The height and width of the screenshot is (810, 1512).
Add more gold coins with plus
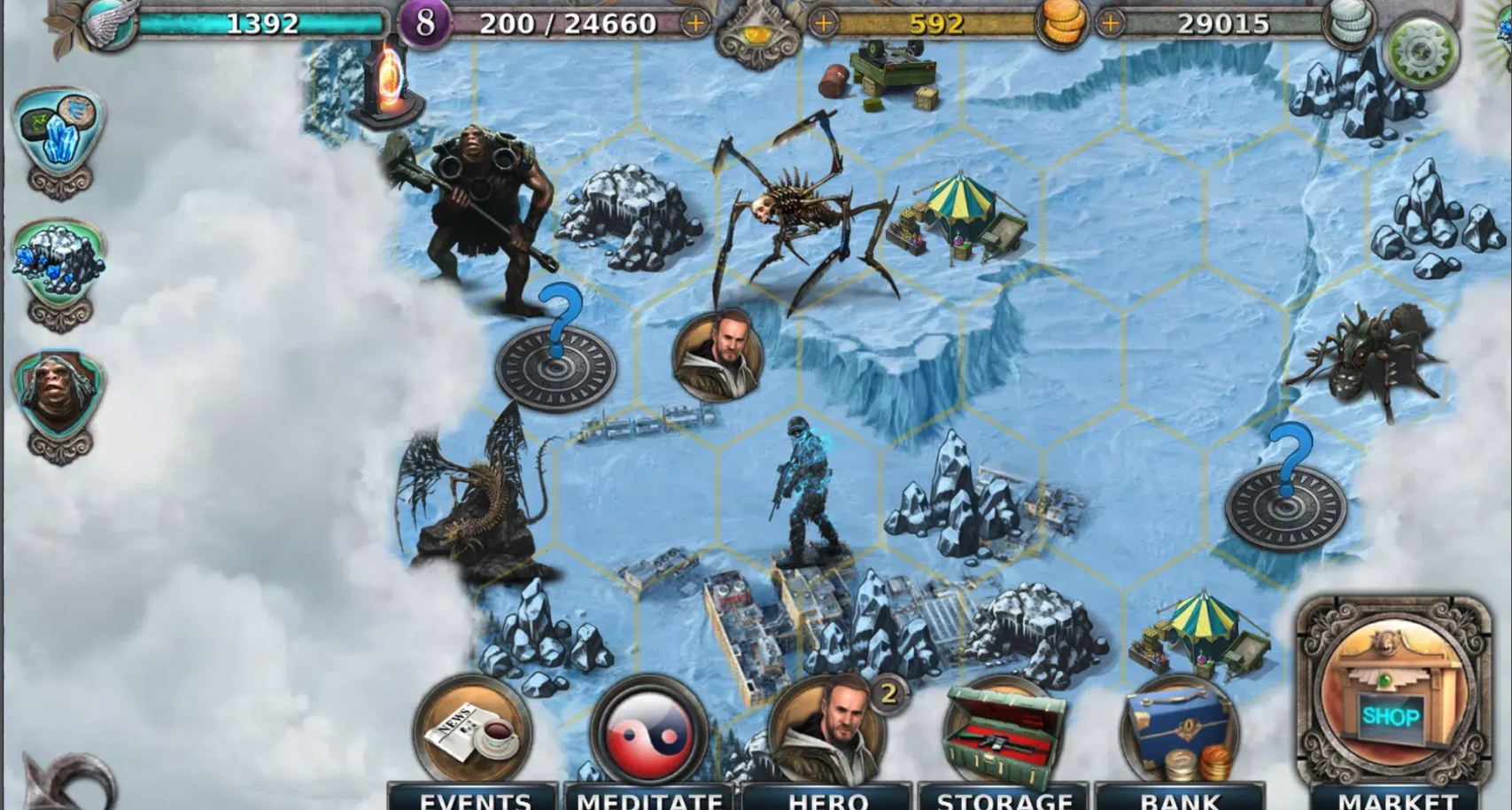pos(824,24)
